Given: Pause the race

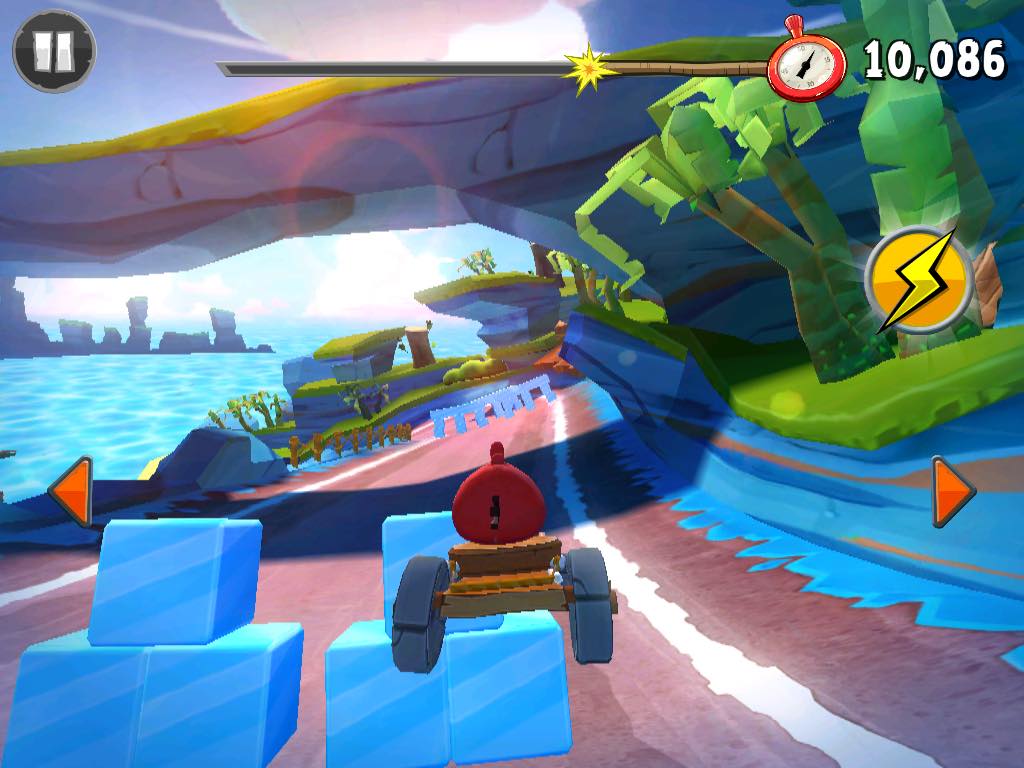Looking at the screenshot, I should (x=54, y=51).
